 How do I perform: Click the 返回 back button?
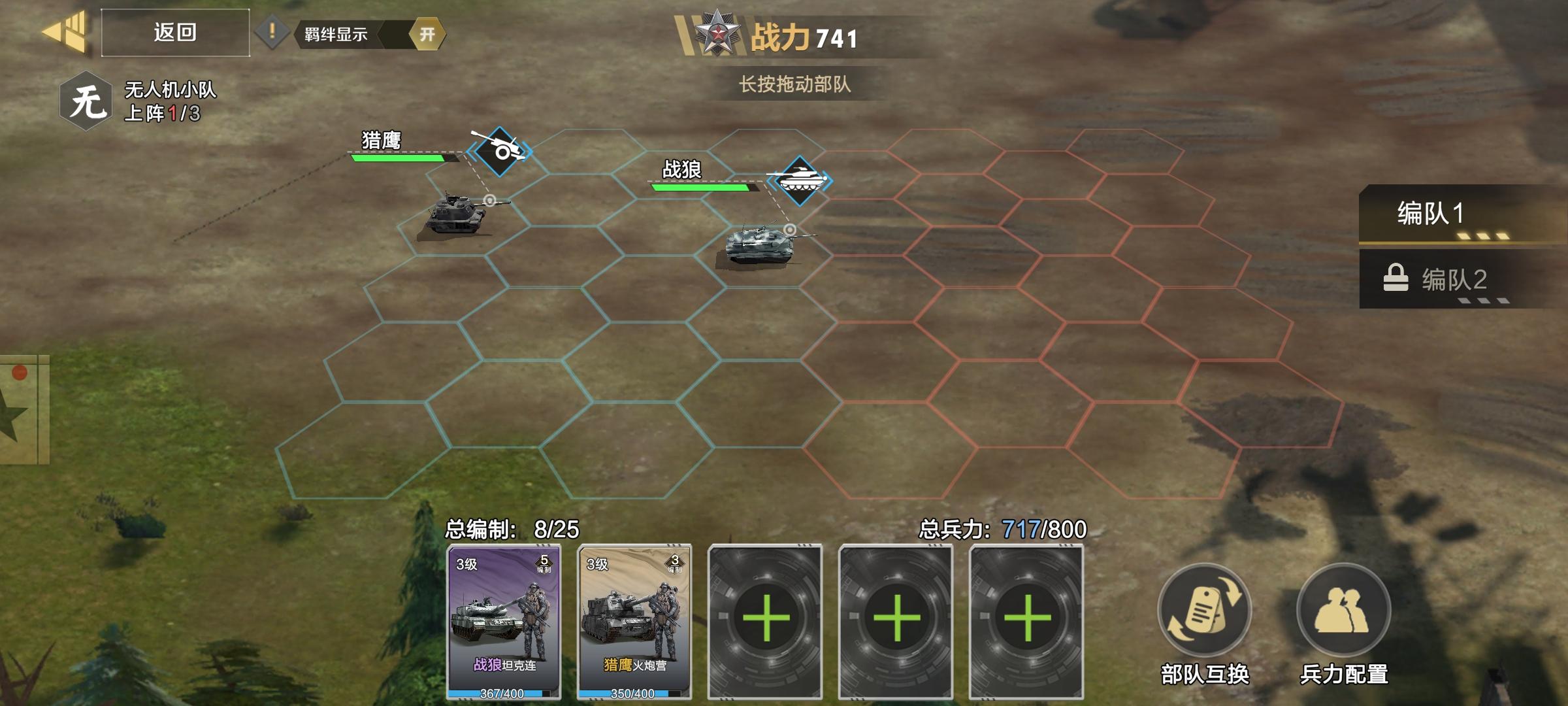175,33
